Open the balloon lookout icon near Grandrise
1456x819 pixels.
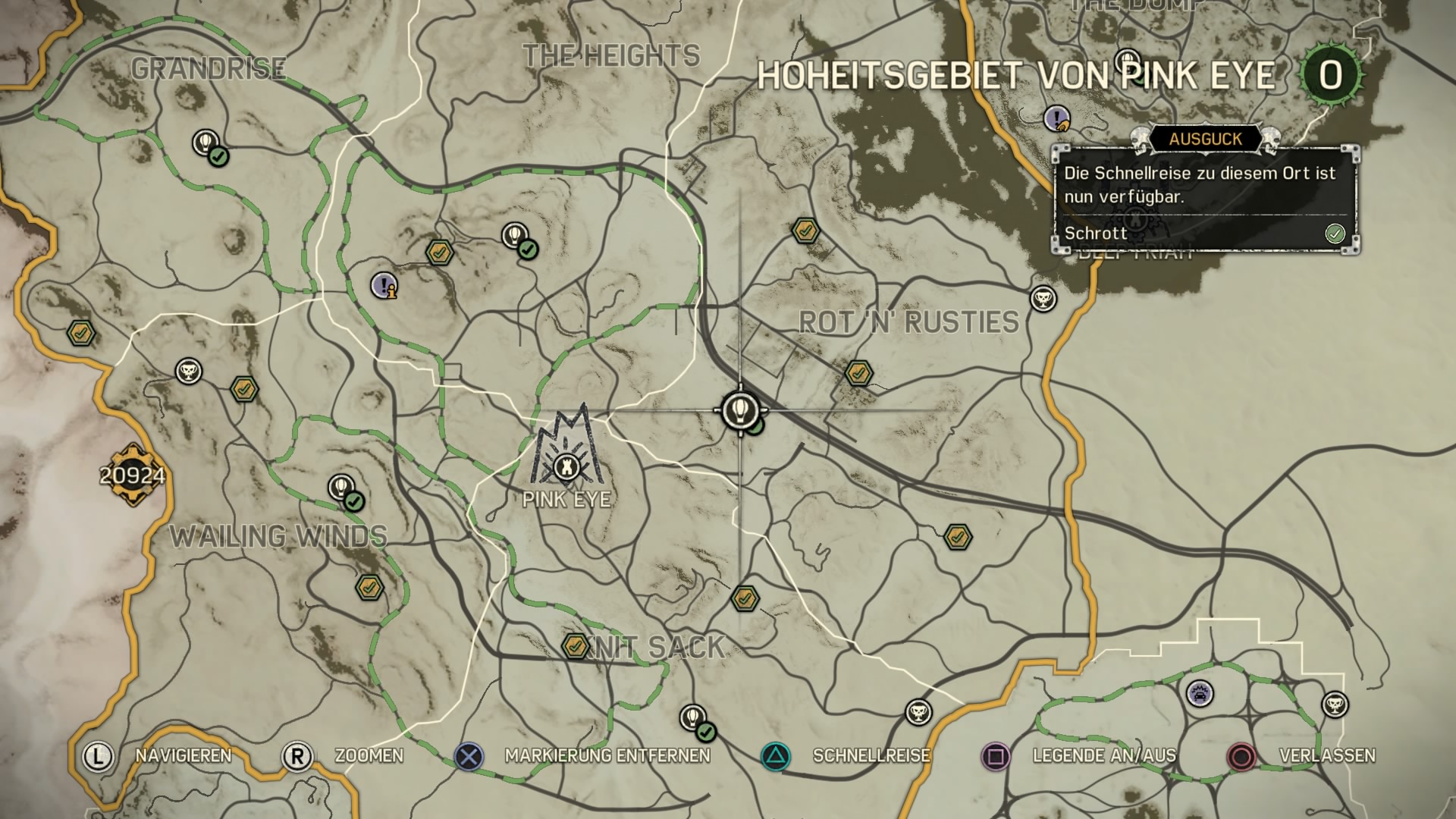point(206,143)
